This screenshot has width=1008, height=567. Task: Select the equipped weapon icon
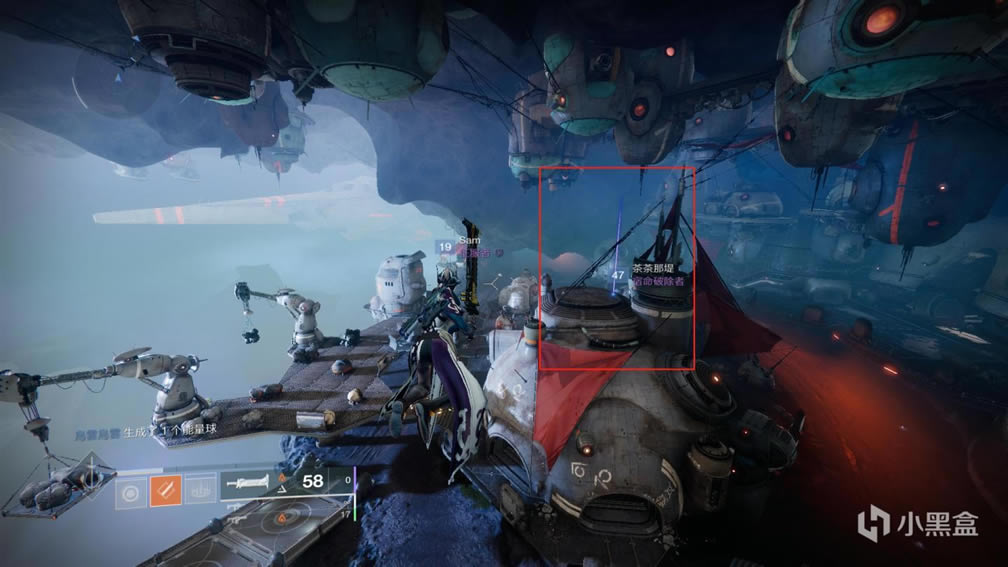coord(245,483)
